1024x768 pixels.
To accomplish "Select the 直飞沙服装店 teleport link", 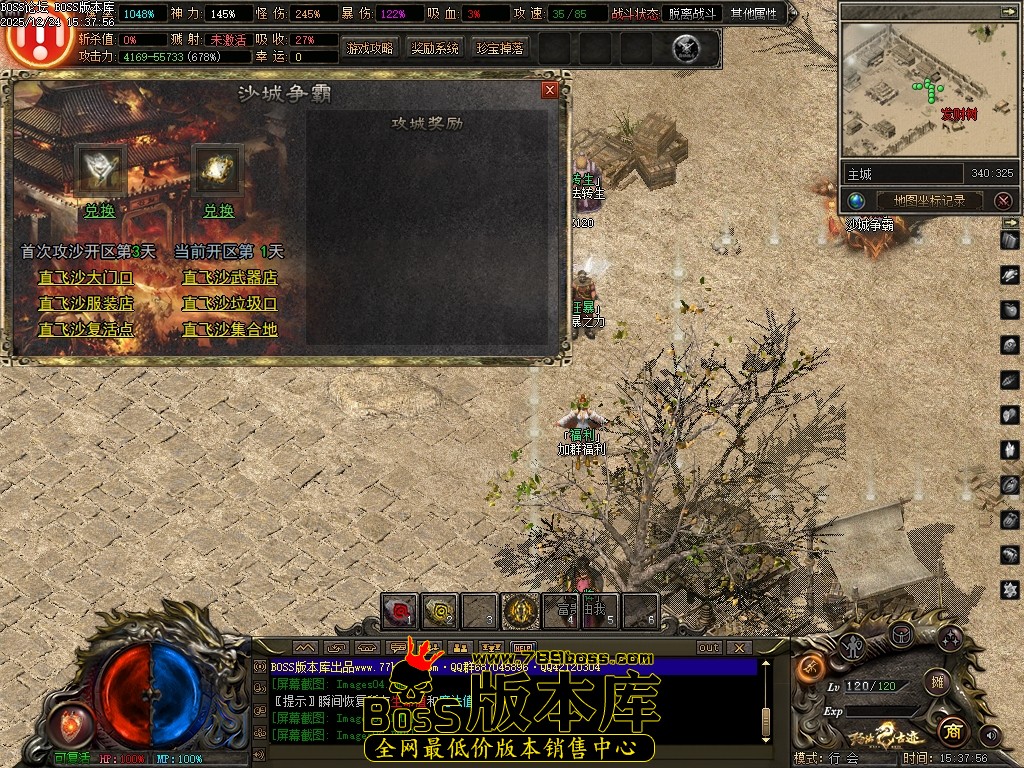I will (85, 303).
